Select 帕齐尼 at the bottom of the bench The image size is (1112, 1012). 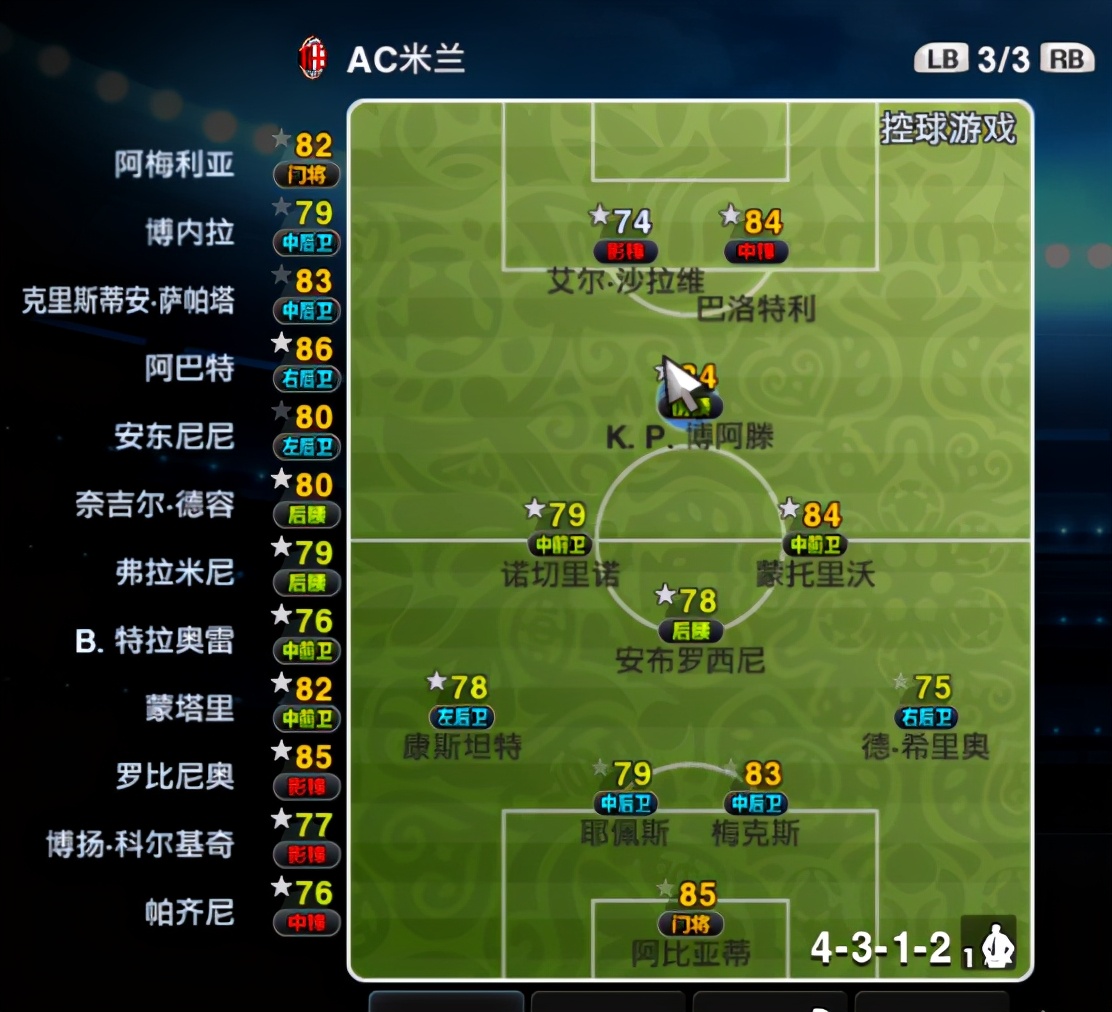point(190,913)
